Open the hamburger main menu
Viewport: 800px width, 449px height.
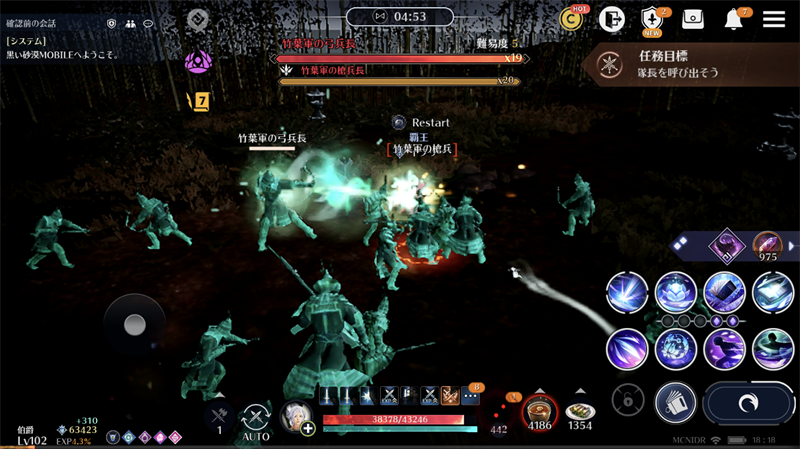pyautogui.click(x=773, y=19)
